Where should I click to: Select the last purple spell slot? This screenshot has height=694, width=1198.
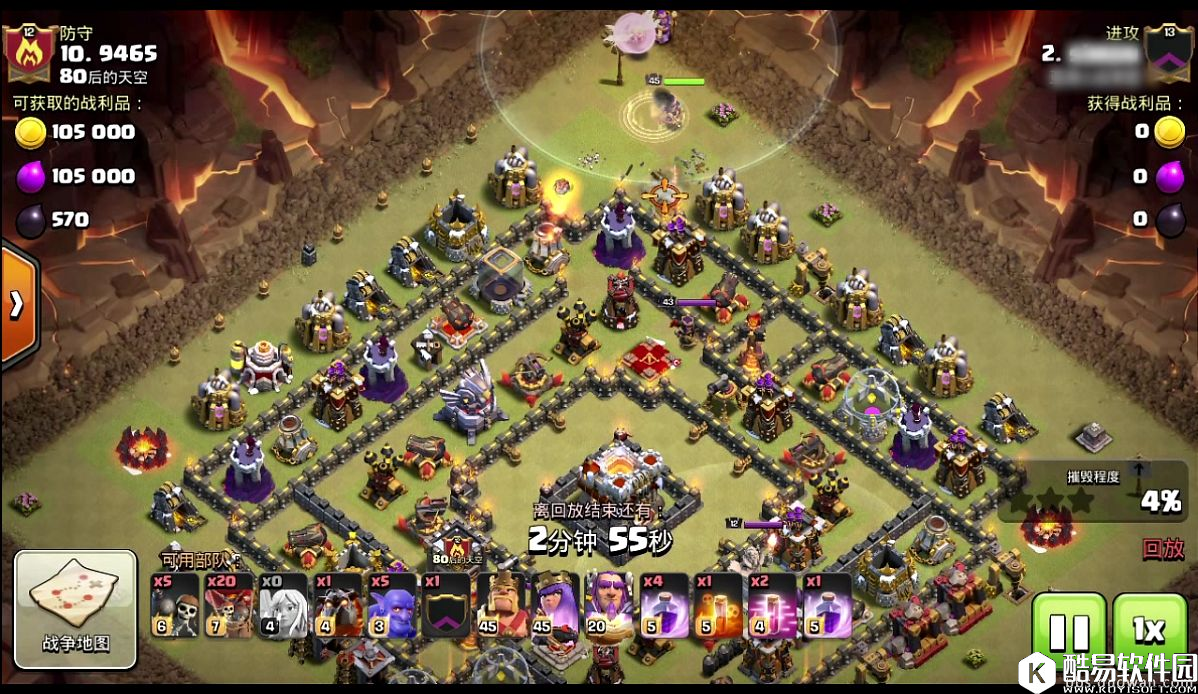point(827,606)
